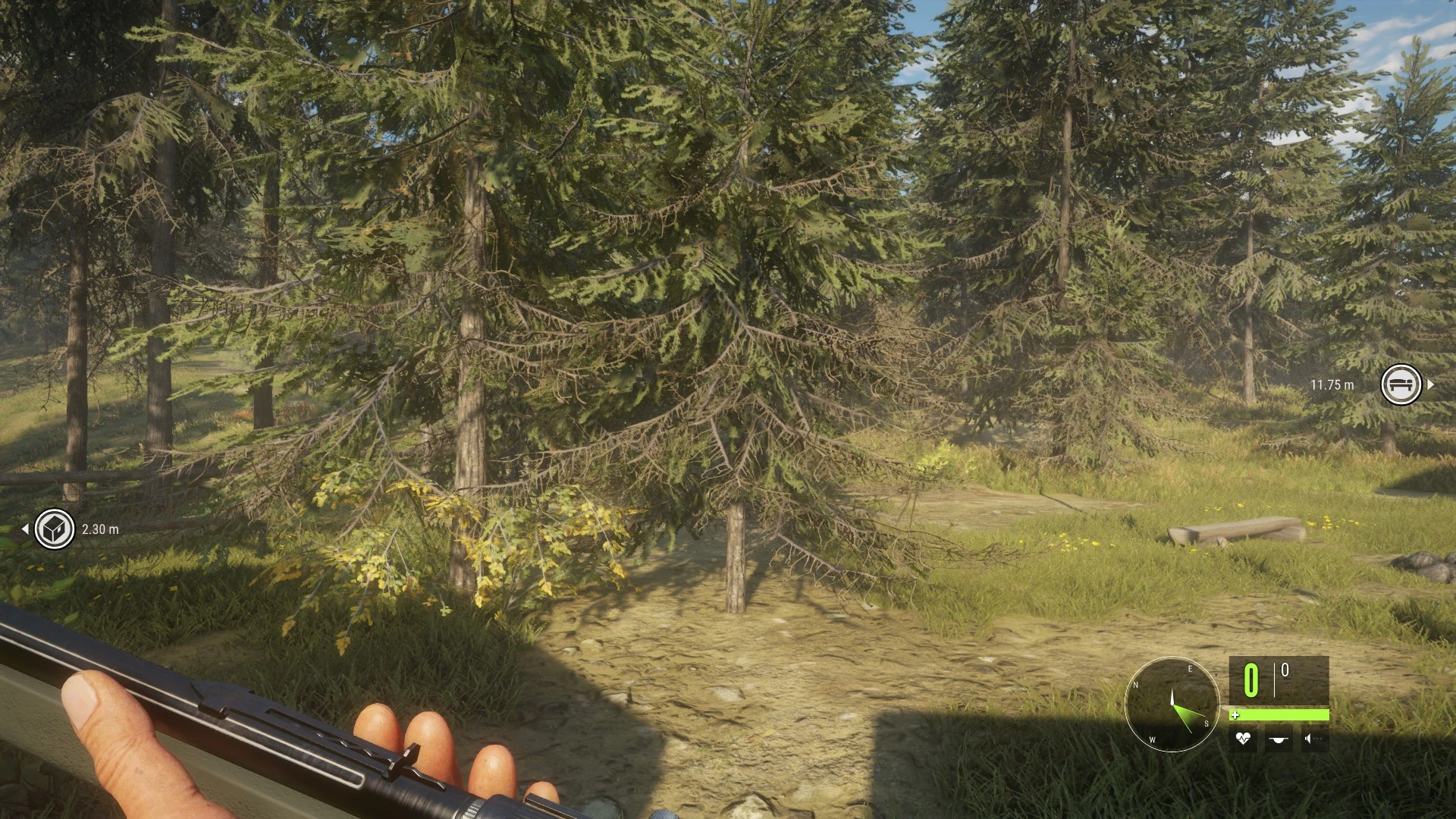Click the 2.30 m distance label

pos(99,530)
